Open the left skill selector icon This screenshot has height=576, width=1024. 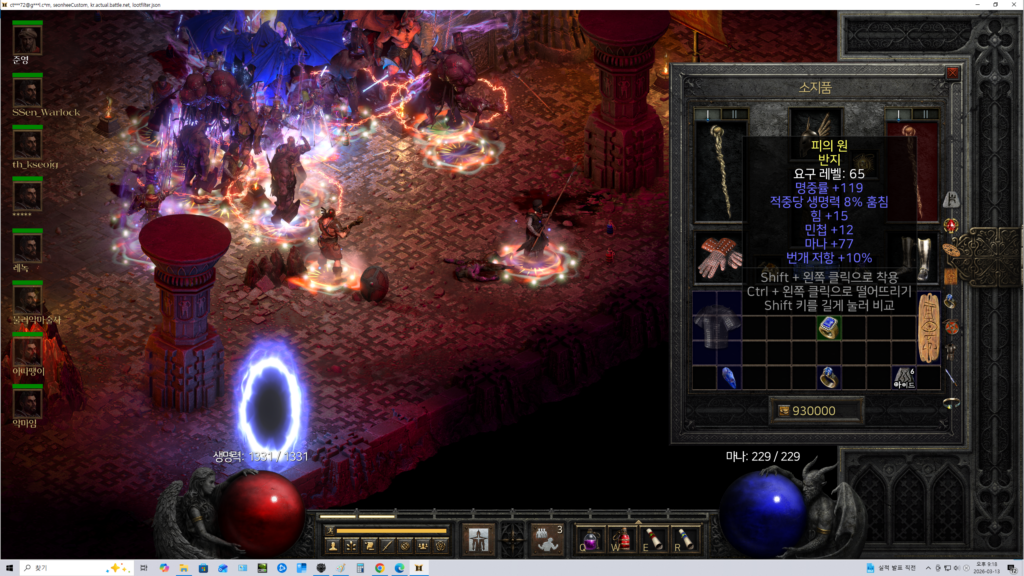click(x=478, y=538)
